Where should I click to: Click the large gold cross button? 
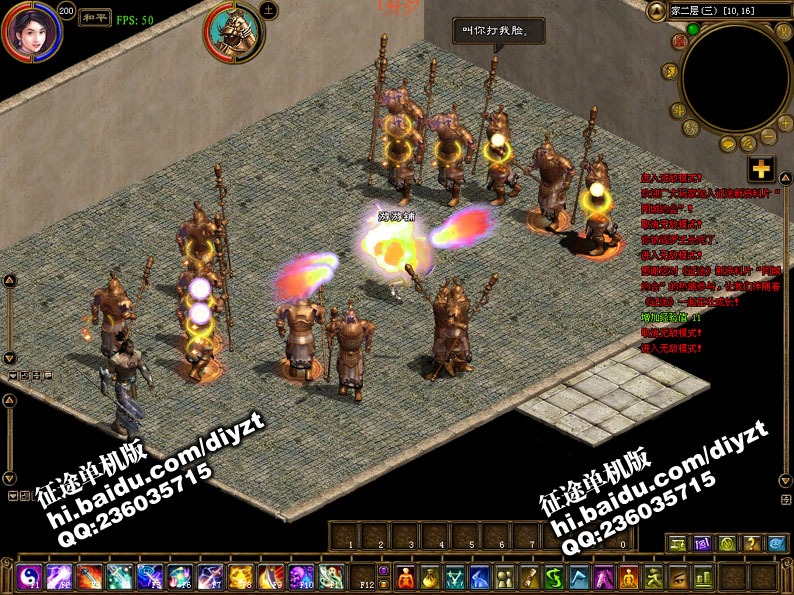tap(761, 169)
